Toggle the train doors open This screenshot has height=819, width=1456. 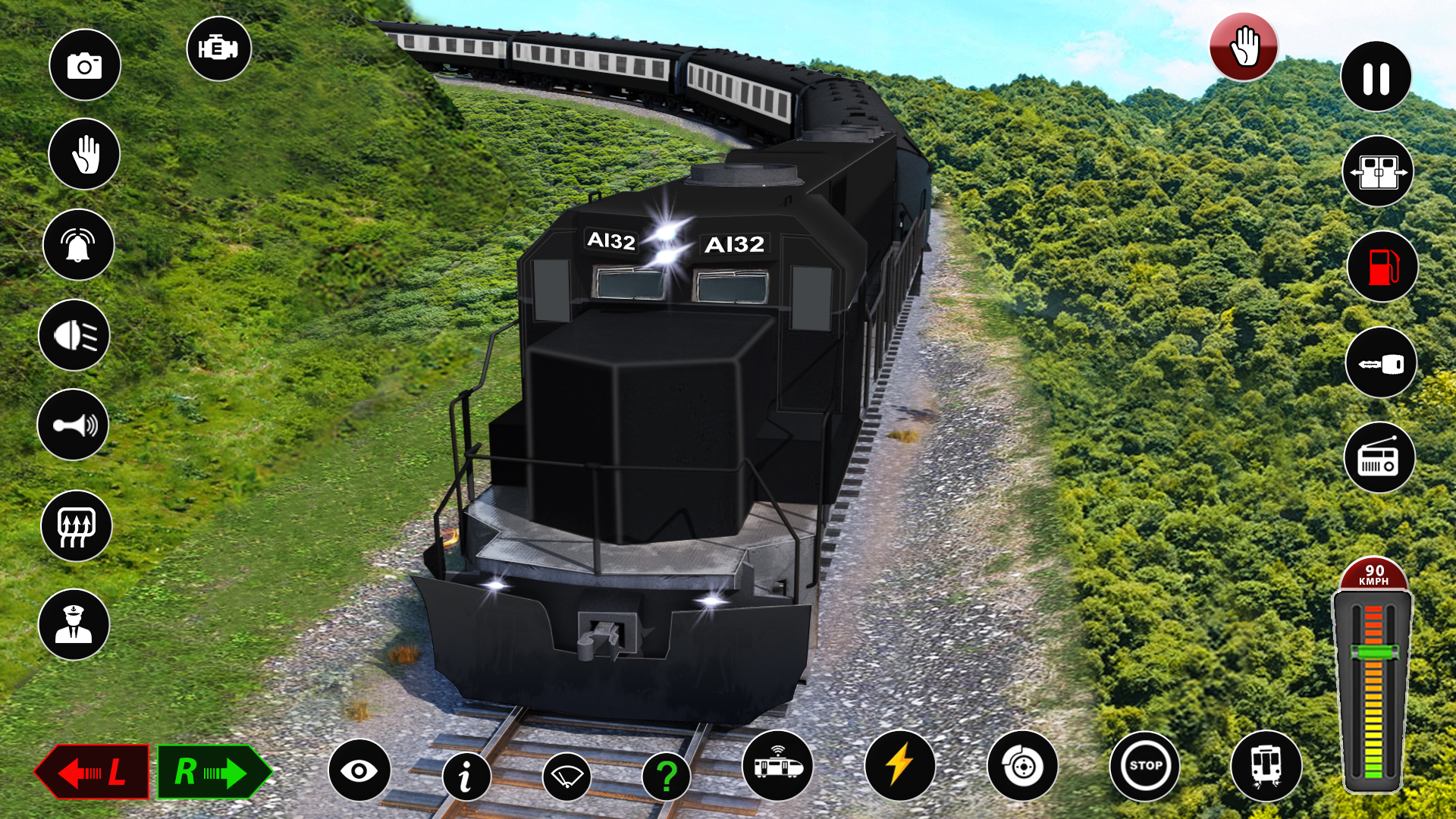1378,171
